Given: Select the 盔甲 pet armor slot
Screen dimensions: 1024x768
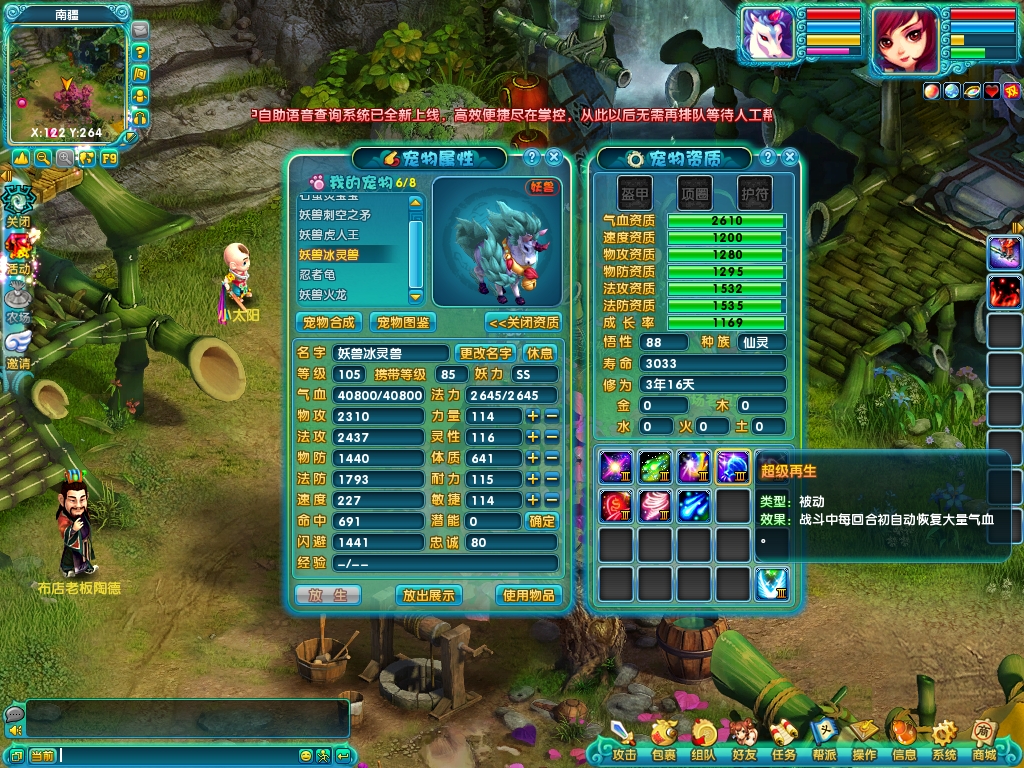Looking at the screenshot, I should coord(634,193).
